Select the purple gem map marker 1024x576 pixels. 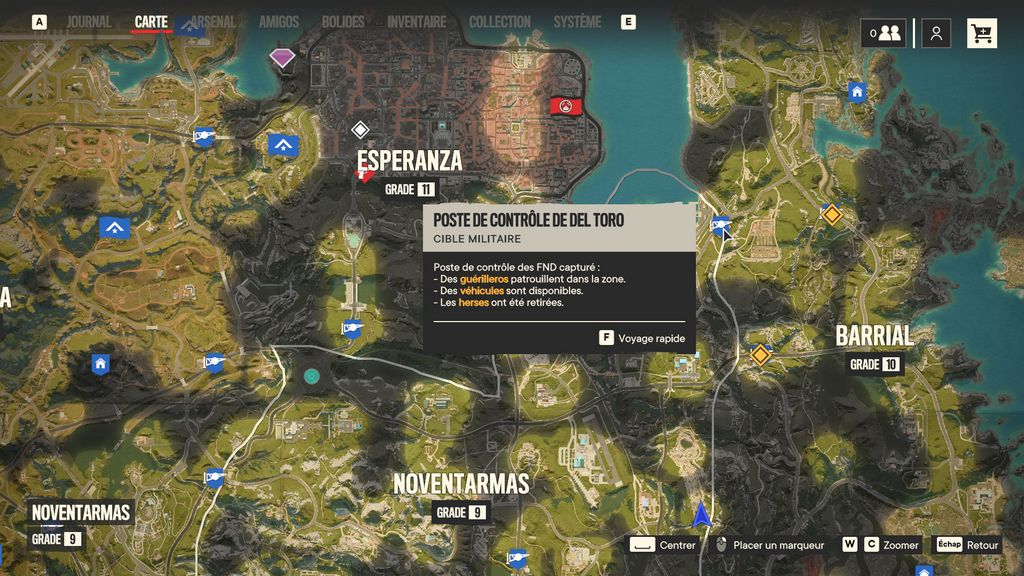coord(283,58)
